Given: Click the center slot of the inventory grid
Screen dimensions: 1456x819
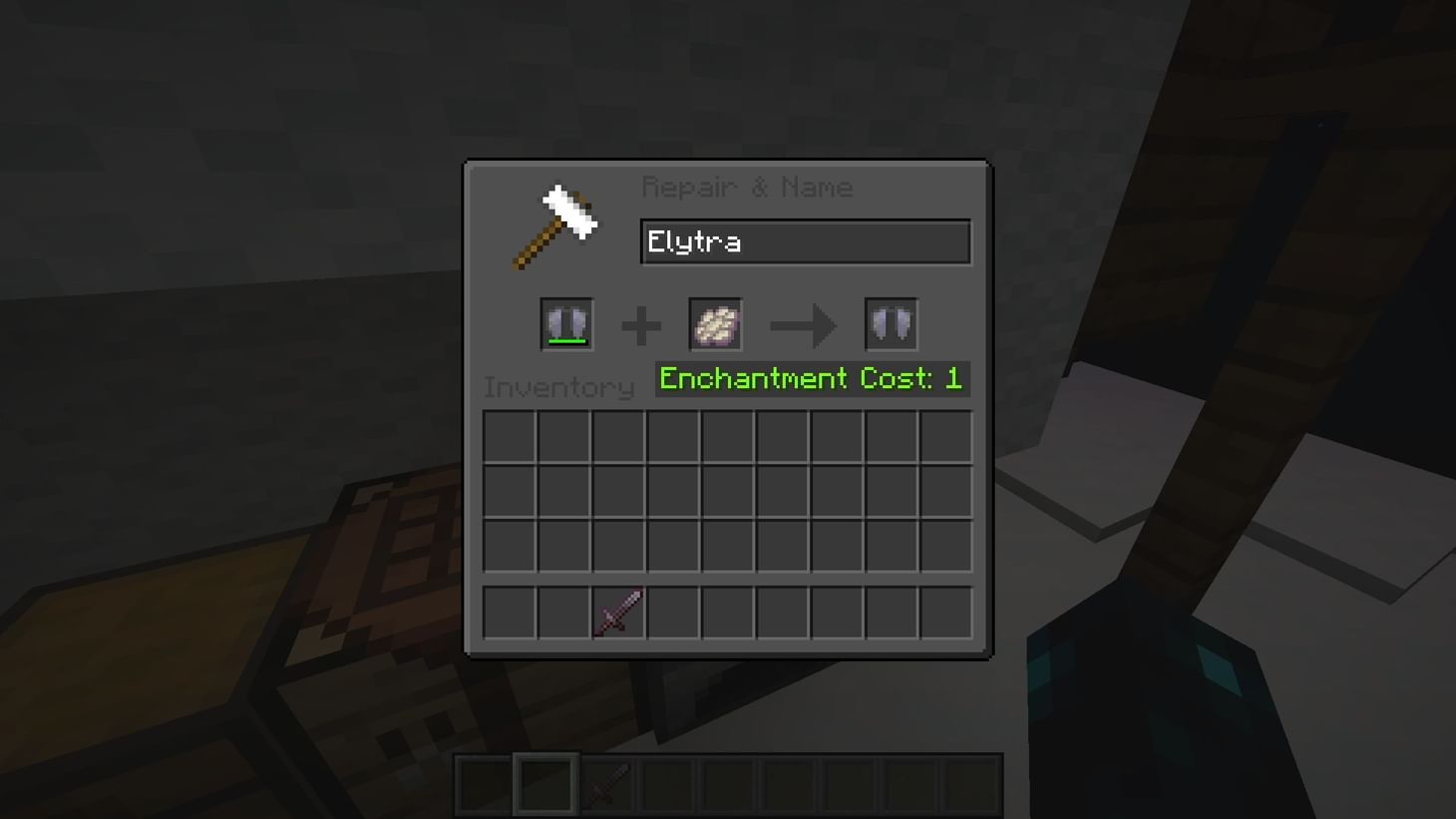Looking at the screenshot, I should tap(727, 490).
